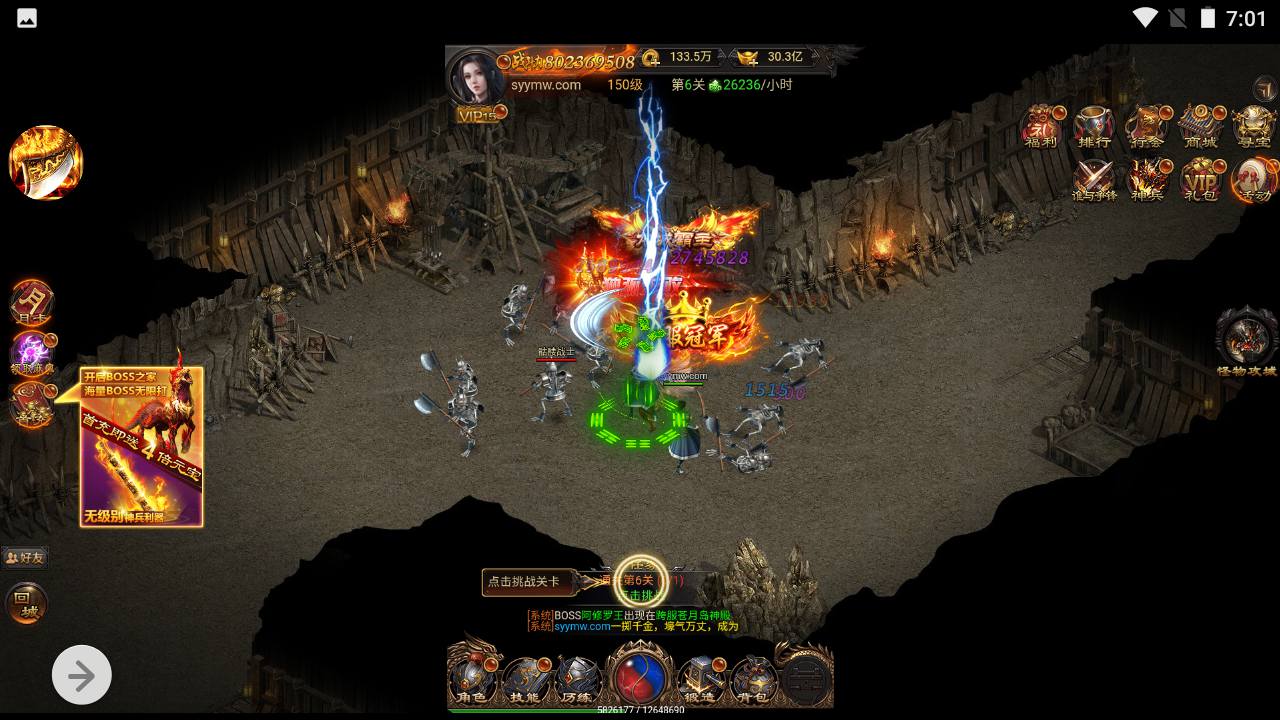Open the 好友 friends list
Viewport: 1280px width, 720px height.
(x=26, y=557)
